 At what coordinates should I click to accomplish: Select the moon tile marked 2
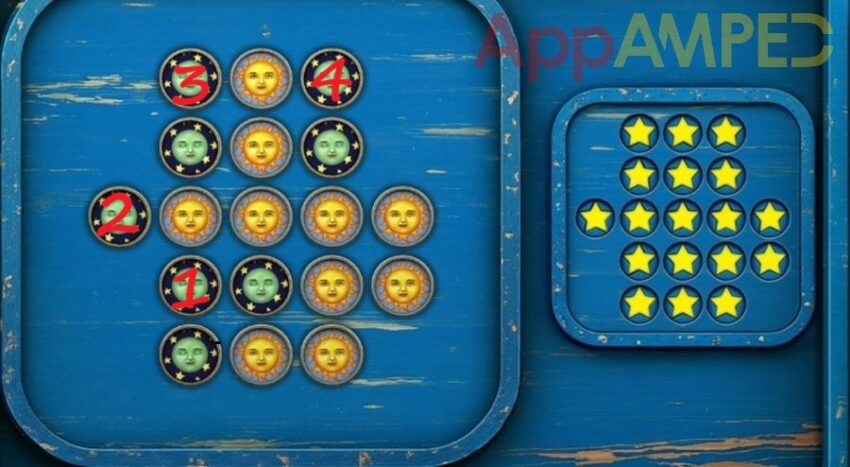pos(119,216)
